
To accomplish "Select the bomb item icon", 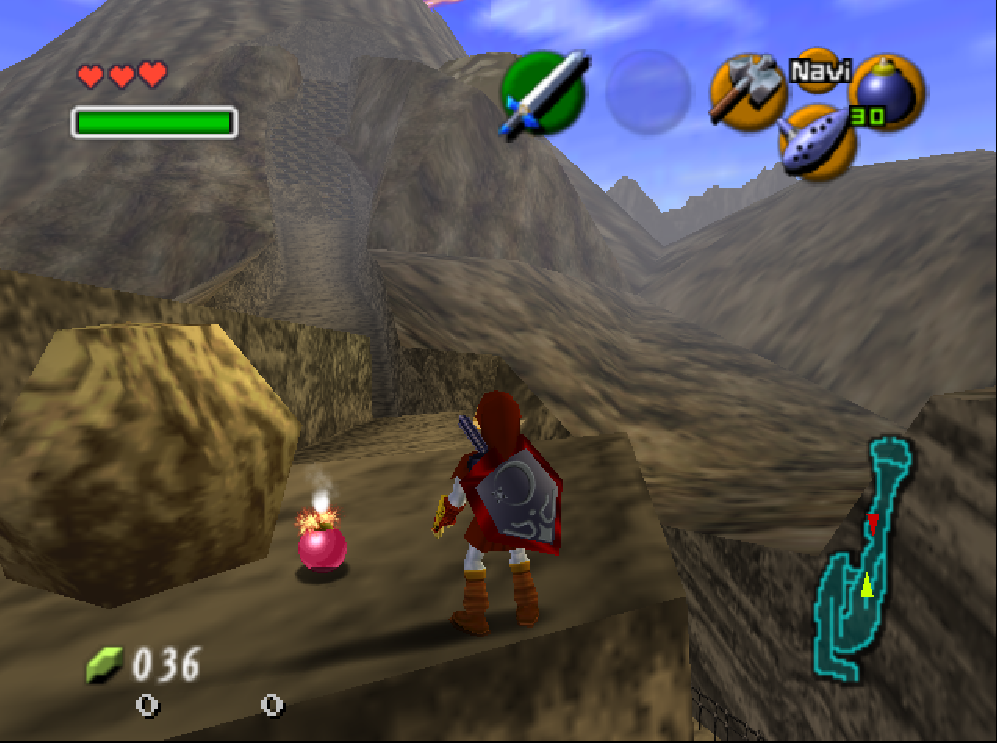I will 885,92.
